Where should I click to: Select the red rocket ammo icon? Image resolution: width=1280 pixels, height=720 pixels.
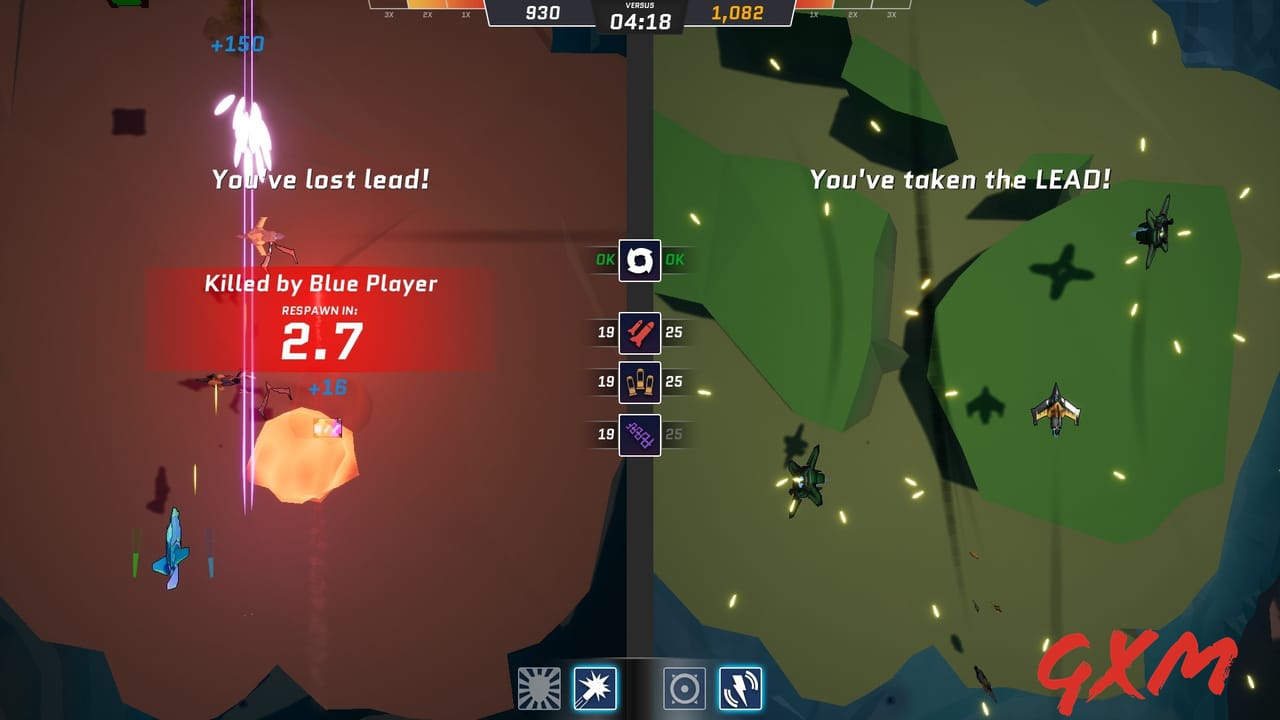[641, 332]
